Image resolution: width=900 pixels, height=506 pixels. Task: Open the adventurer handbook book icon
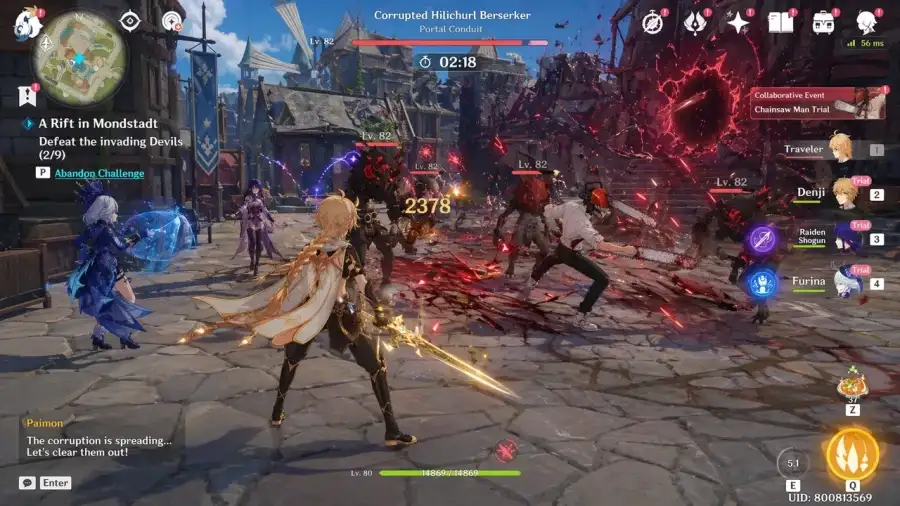(x=780, y=22)
